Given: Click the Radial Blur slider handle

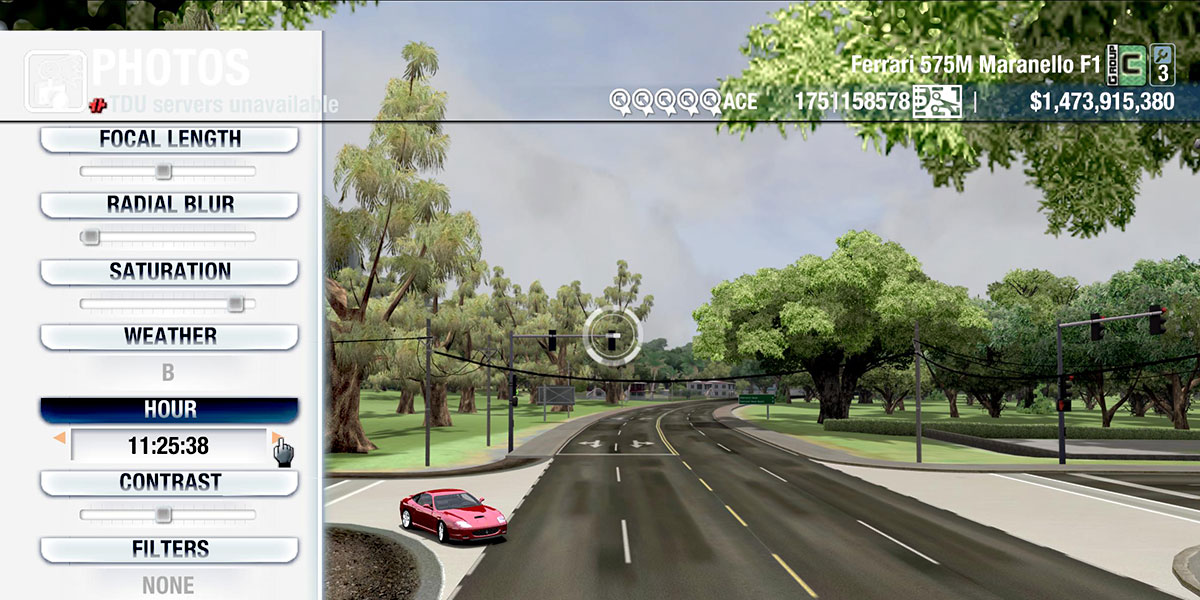Looking at the screenshot, I should point(90,237).
